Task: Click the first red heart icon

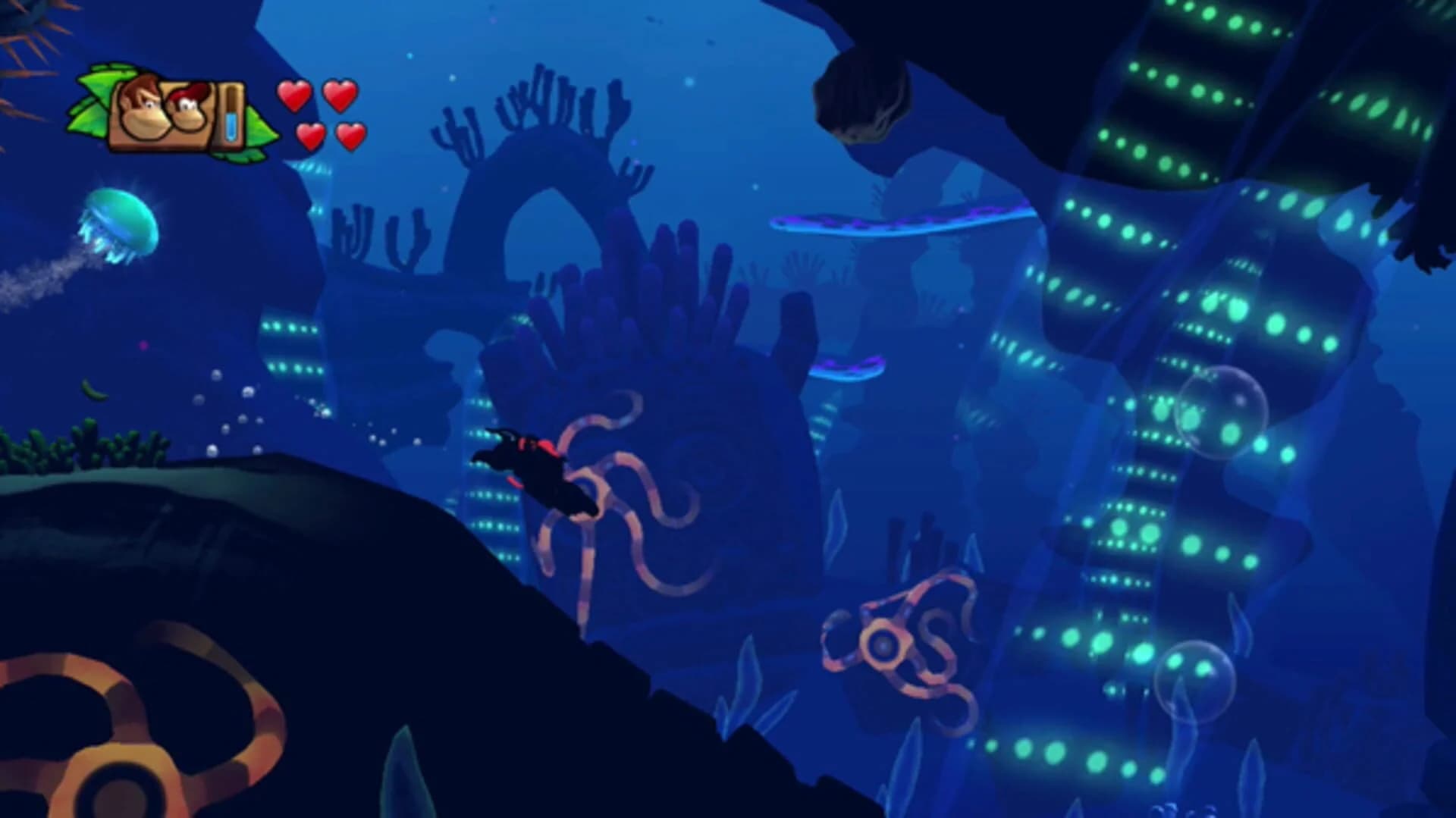Action: (x=296, y=97)
